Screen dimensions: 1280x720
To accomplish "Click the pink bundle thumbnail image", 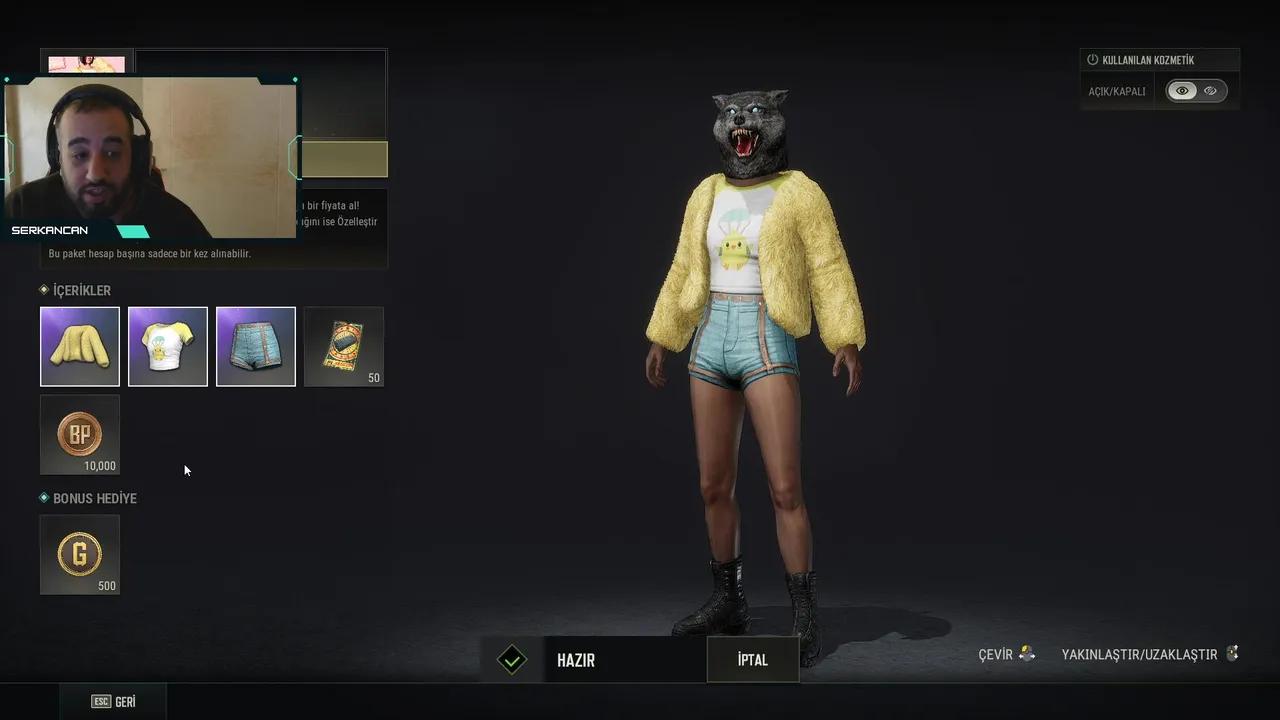I will click(x=87, y=64).
